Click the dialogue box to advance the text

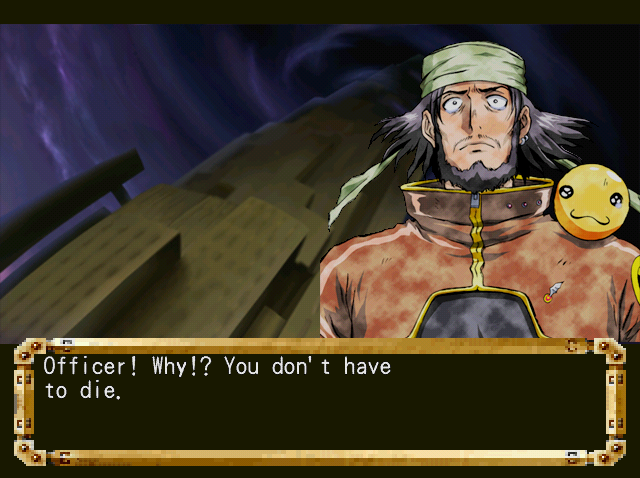point(320,402)
